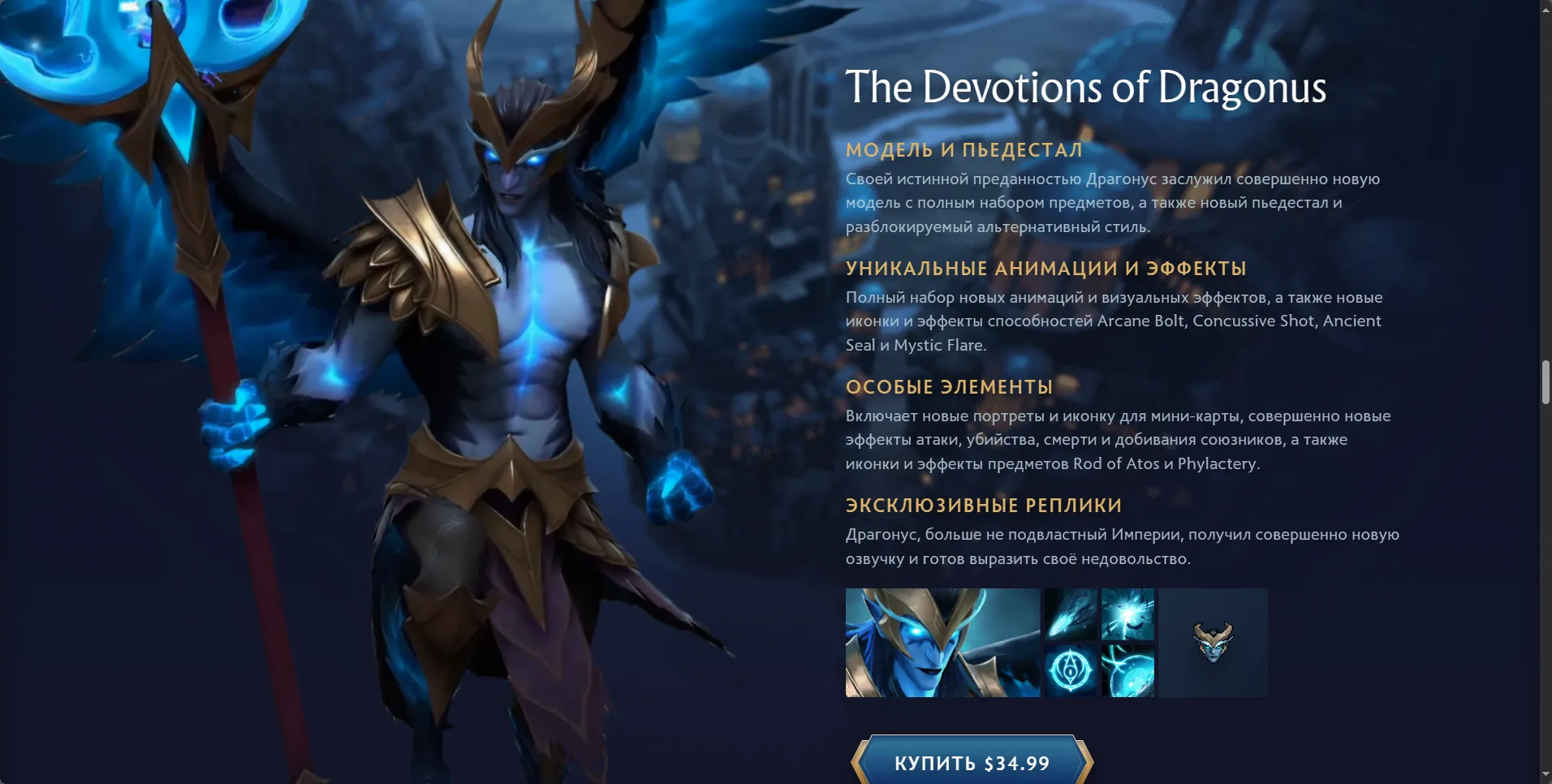The width and height of the screenshot is (1552, 784).
Task: View the pixel minimap hero icon tile
Action: click(x=1213, y=643)
